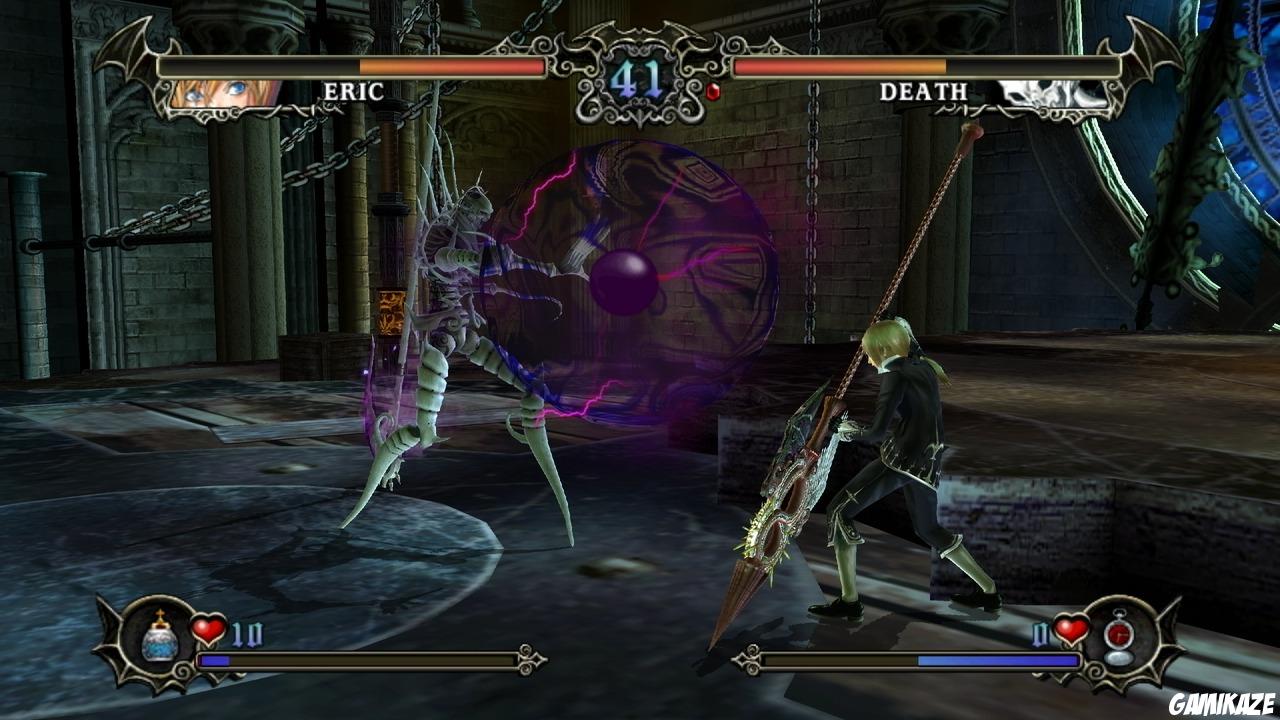Viewport: 1280px width, 720px height.
Task: Click the small red orb beside the timer
Action: pyautogui.click(x=712, y=91)
